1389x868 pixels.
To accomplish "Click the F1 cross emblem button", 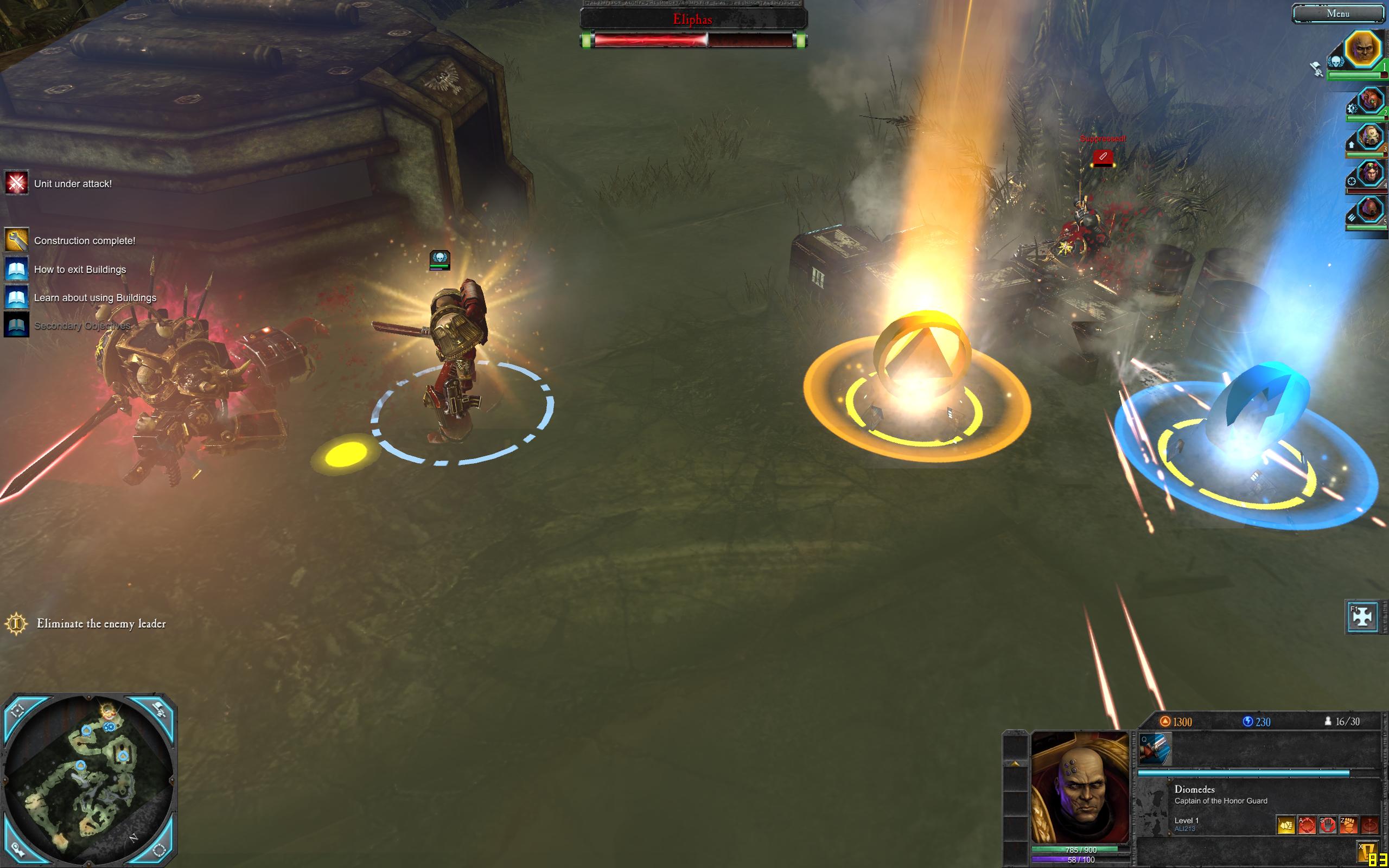I will coord(1361,617).
